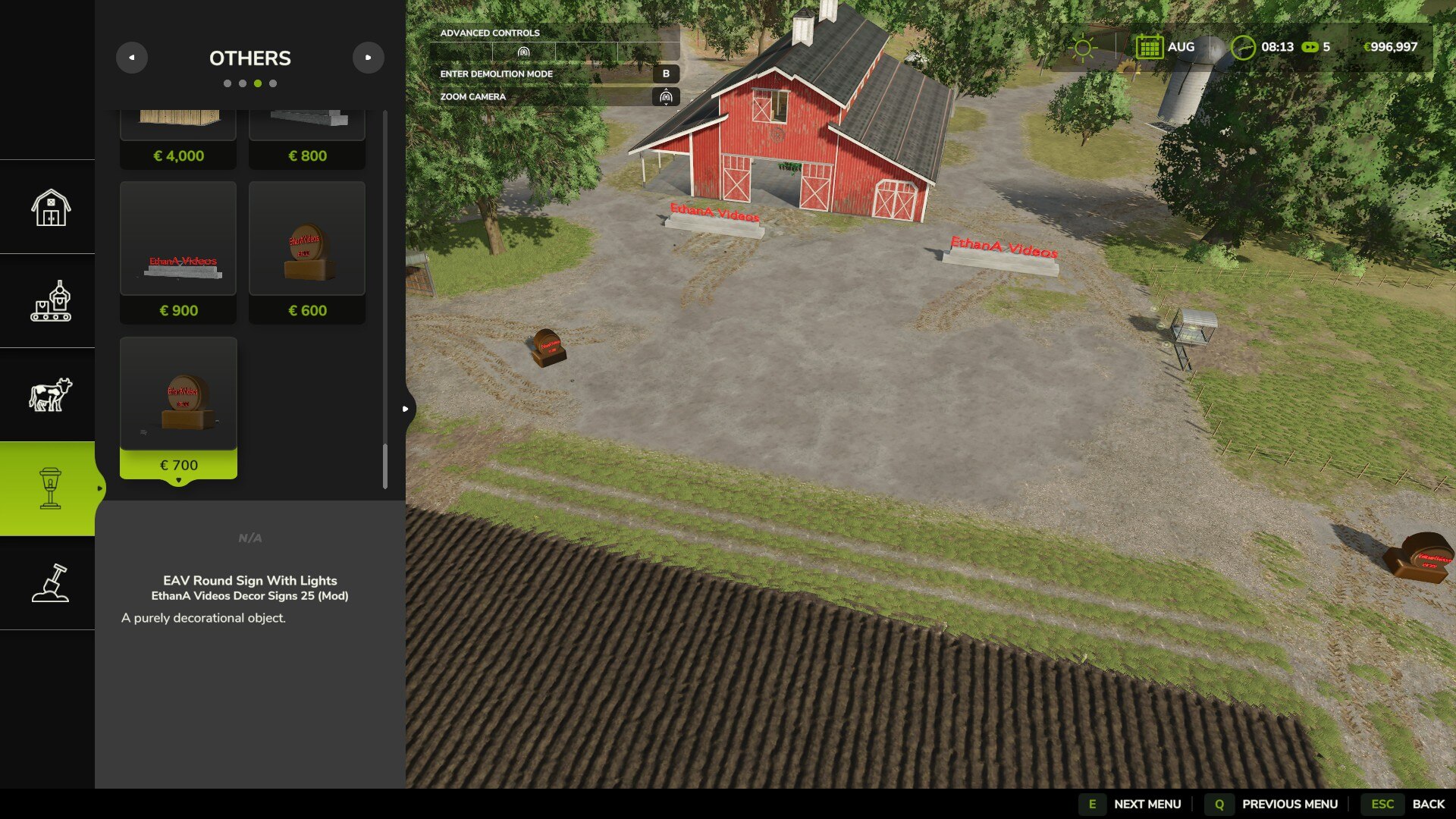1456x819 pixels.
Task: Advance to the next category page
Action: point(368,58)
